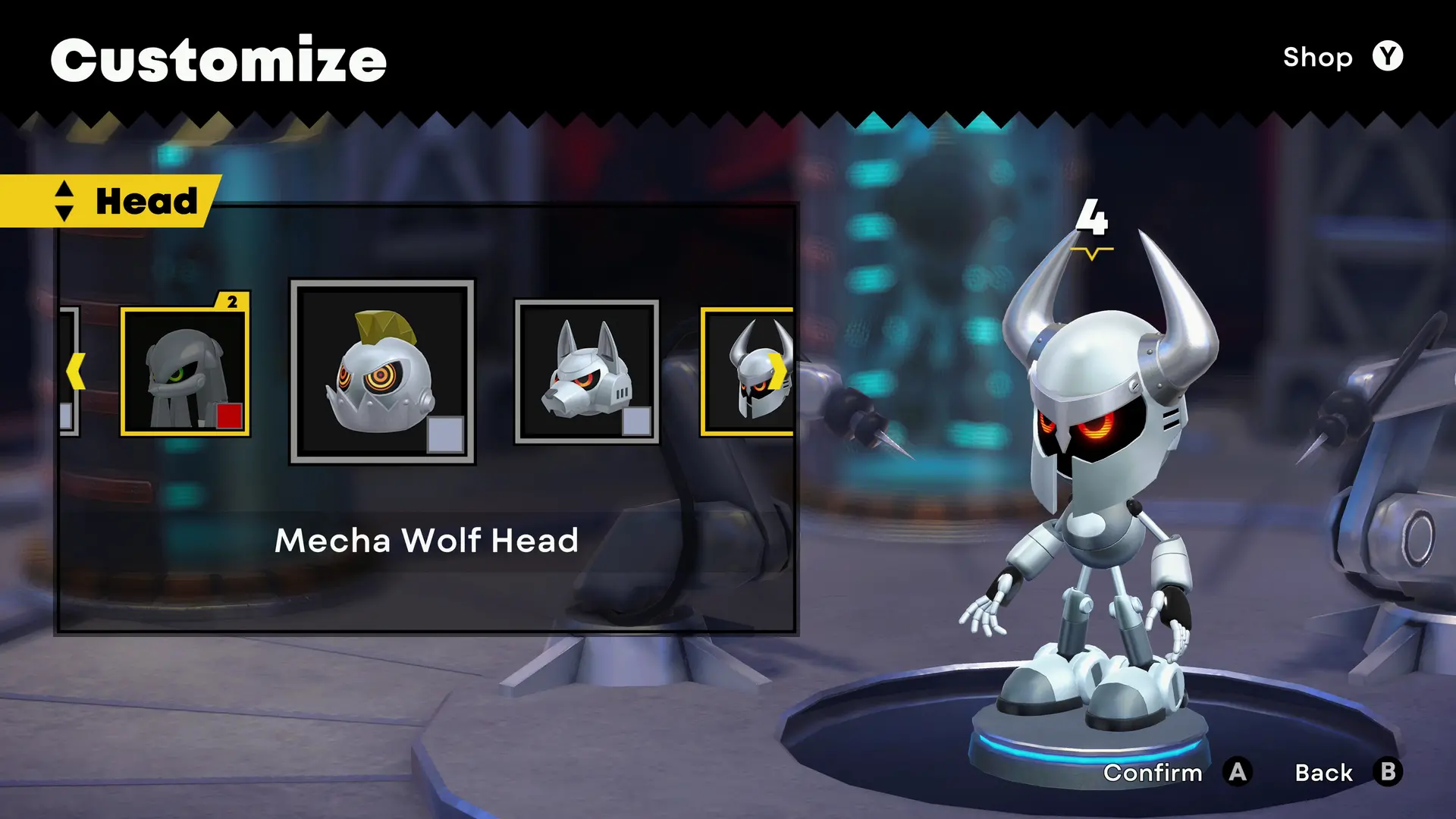Switch the Head category selector
This screenshot has width=1456, height=819.
[64, 201]
